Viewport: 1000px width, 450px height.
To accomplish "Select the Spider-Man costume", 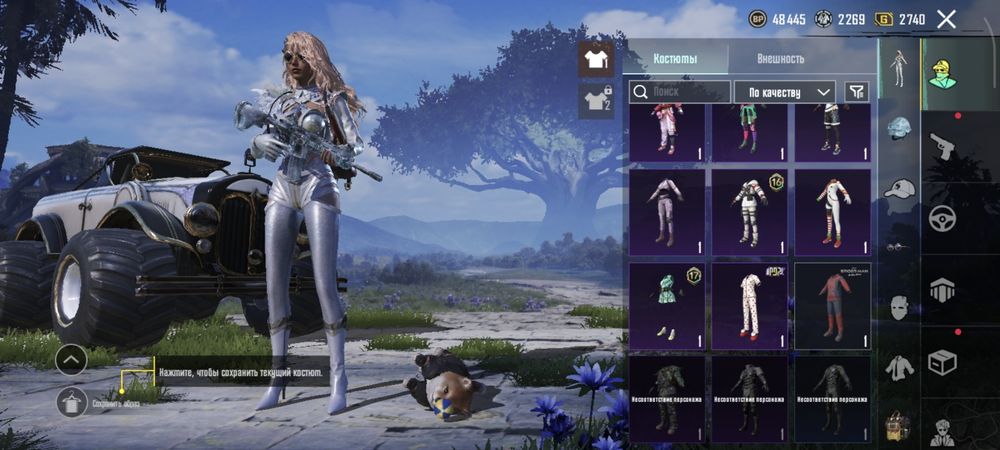I will click(833, 306).
